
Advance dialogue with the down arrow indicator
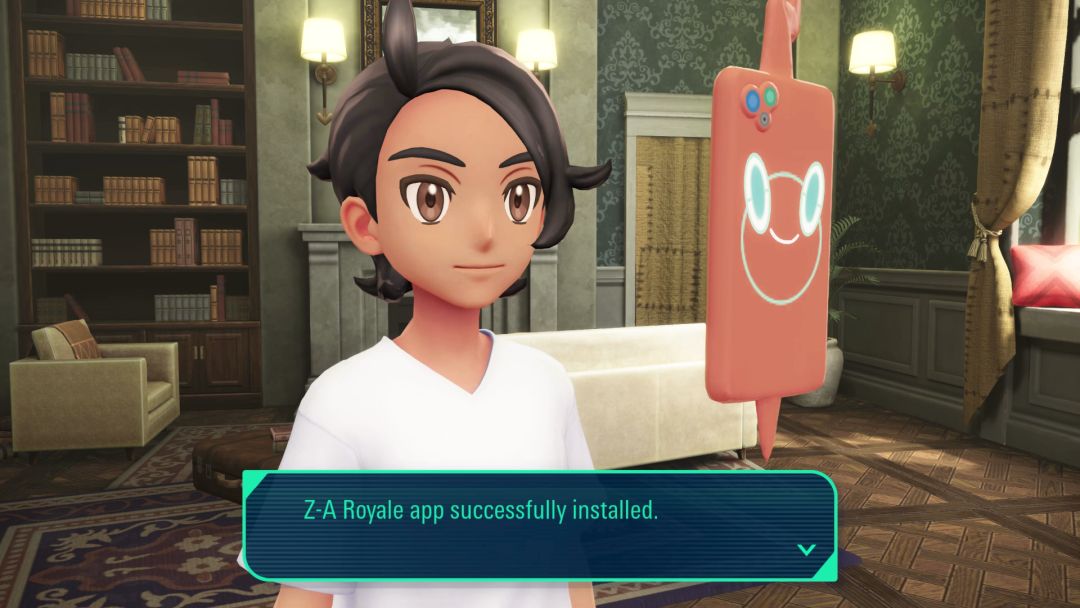tap(806, 549)
